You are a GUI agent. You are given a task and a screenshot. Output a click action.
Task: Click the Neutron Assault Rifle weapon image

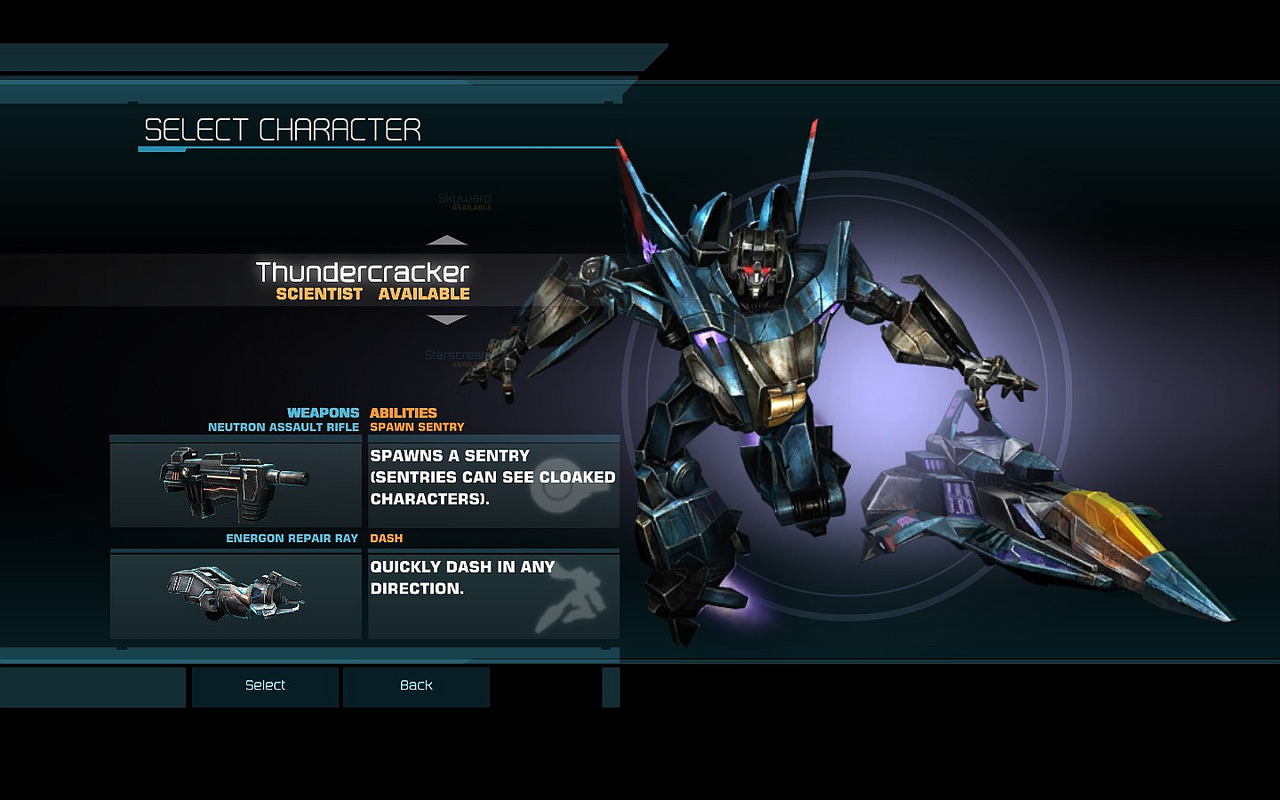(236, 484)
